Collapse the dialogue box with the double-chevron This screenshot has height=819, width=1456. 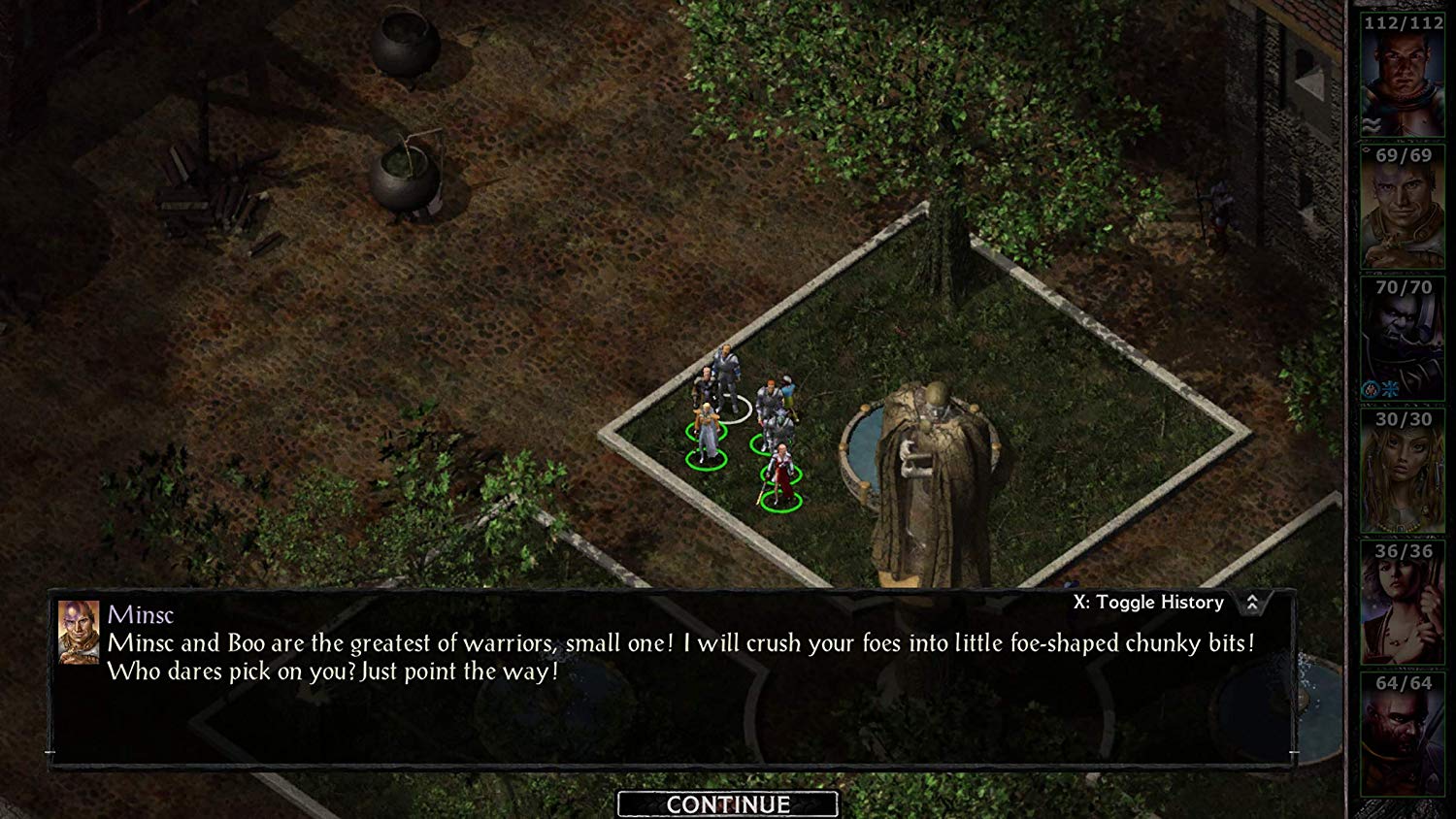tap(1252, 602)
